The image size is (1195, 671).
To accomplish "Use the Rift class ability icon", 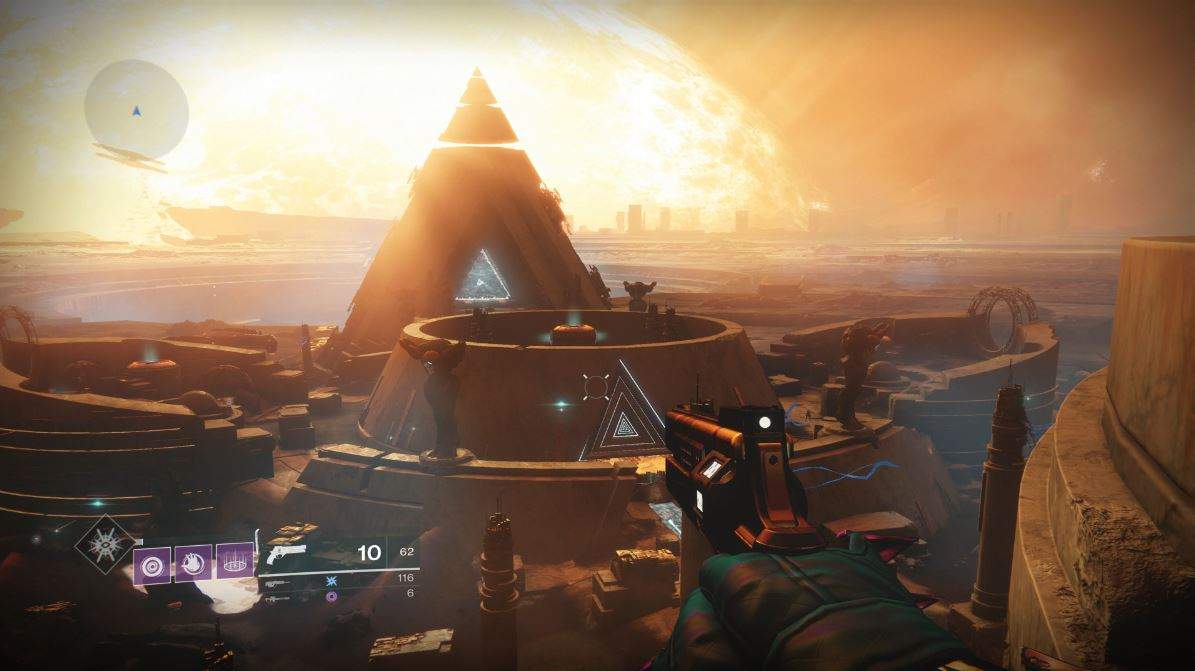I will pyautogui.click(x=235, y=563).
